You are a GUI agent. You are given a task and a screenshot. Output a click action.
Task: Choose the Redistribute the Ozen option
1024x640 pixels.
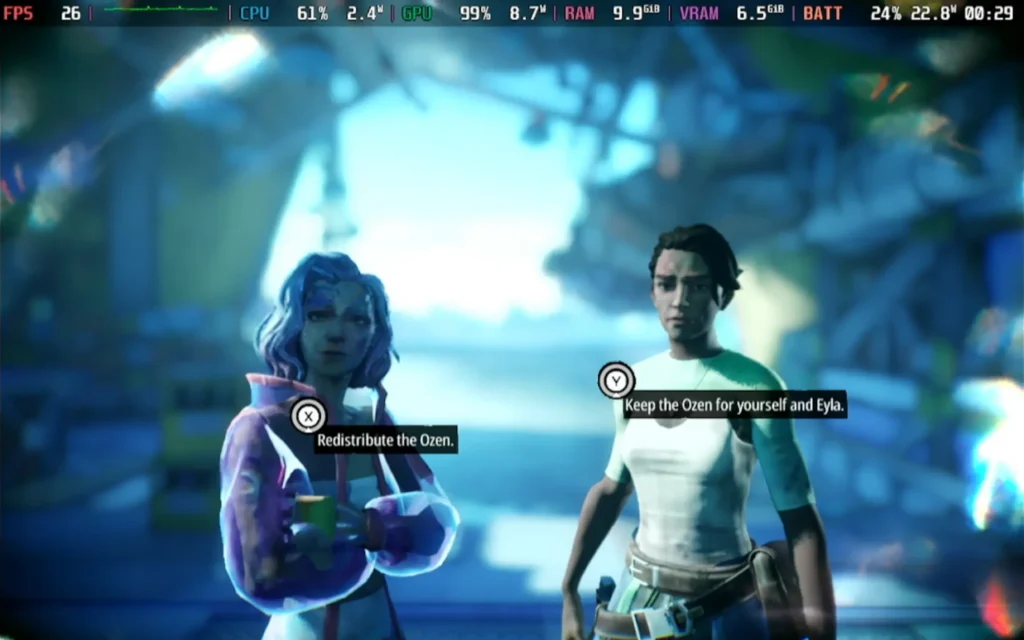[386, 439]
